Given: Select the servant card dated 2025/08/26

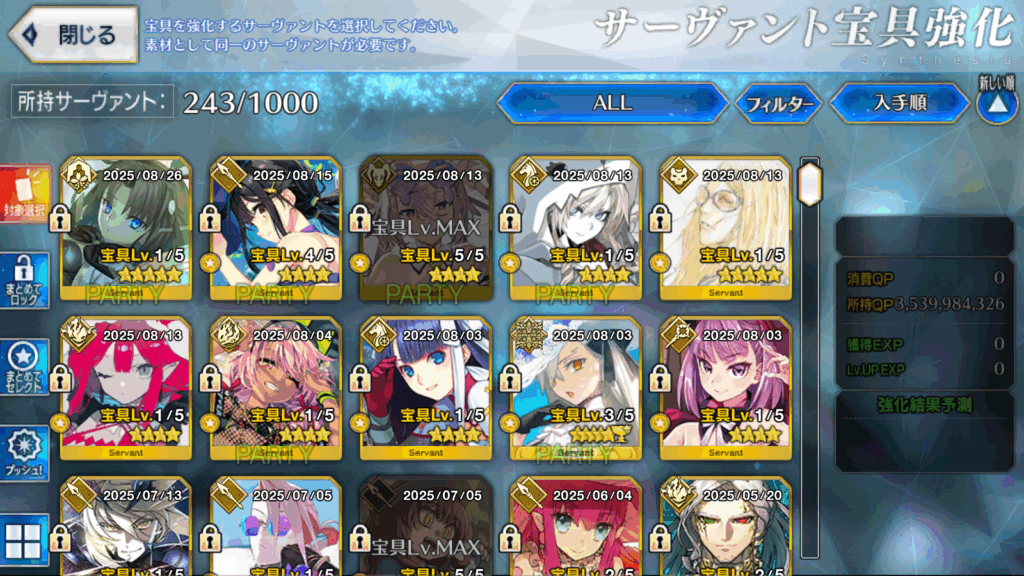Looking at the screenshot, I should (x=126, y=228).
